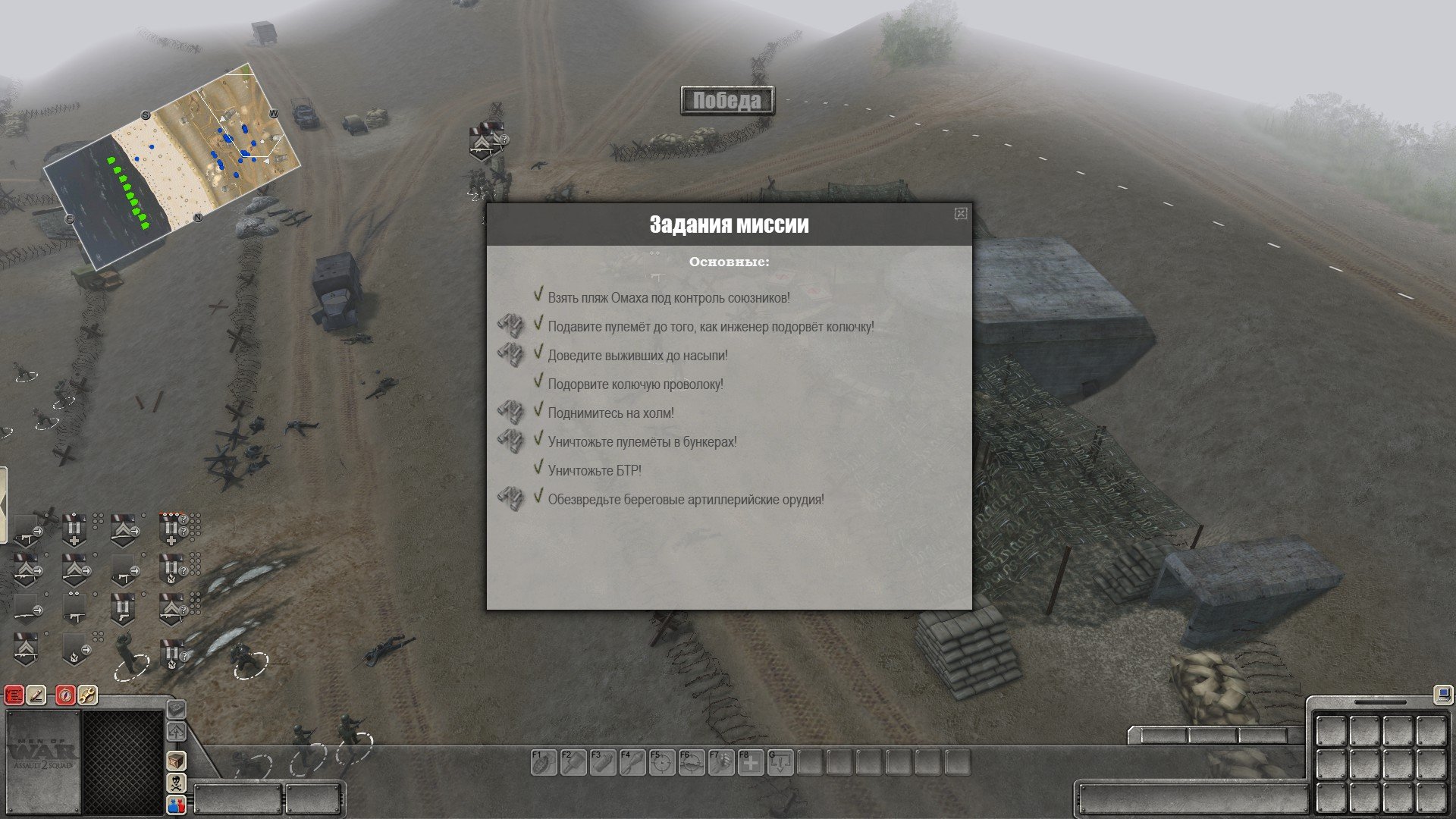The image size is (1456, 819).
Task: Open the blue computer monitor menu icon
Action: 1442,694
